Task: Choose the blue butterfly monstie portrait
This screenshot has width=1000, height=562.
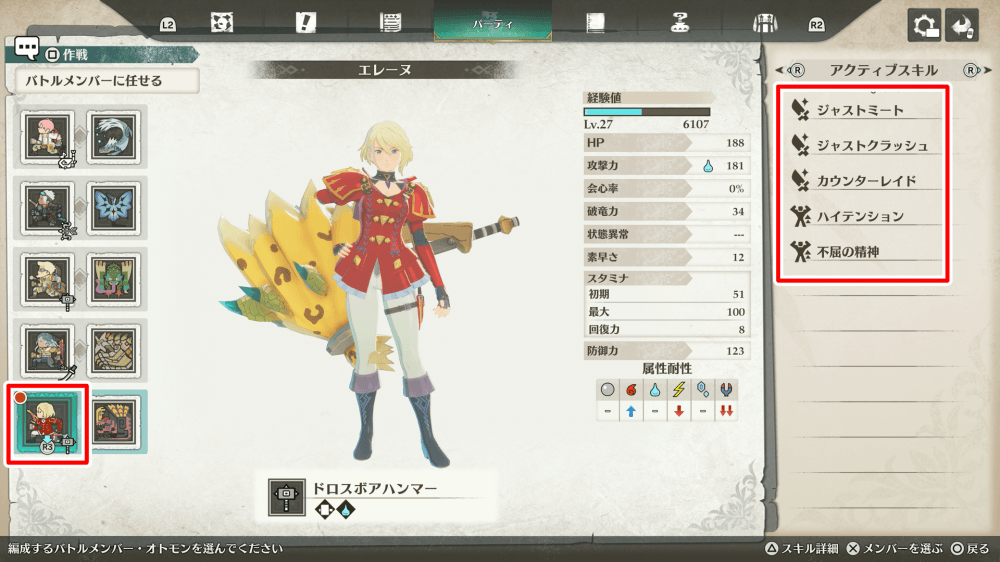Action: [113, 208]
